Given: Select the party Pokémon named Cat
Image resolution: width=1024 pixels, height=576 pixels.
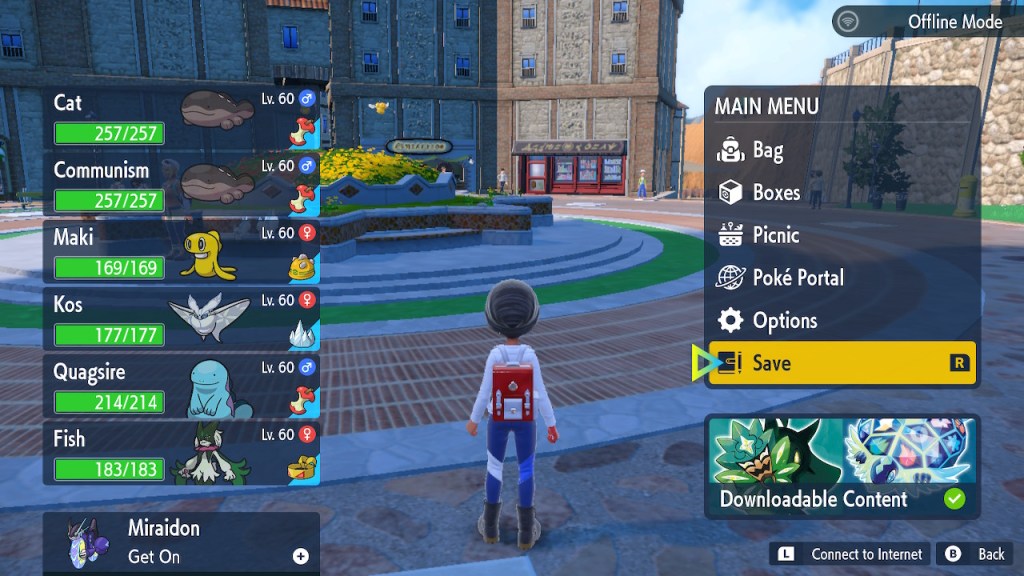Looking at the screenshot, I should 181,117.
